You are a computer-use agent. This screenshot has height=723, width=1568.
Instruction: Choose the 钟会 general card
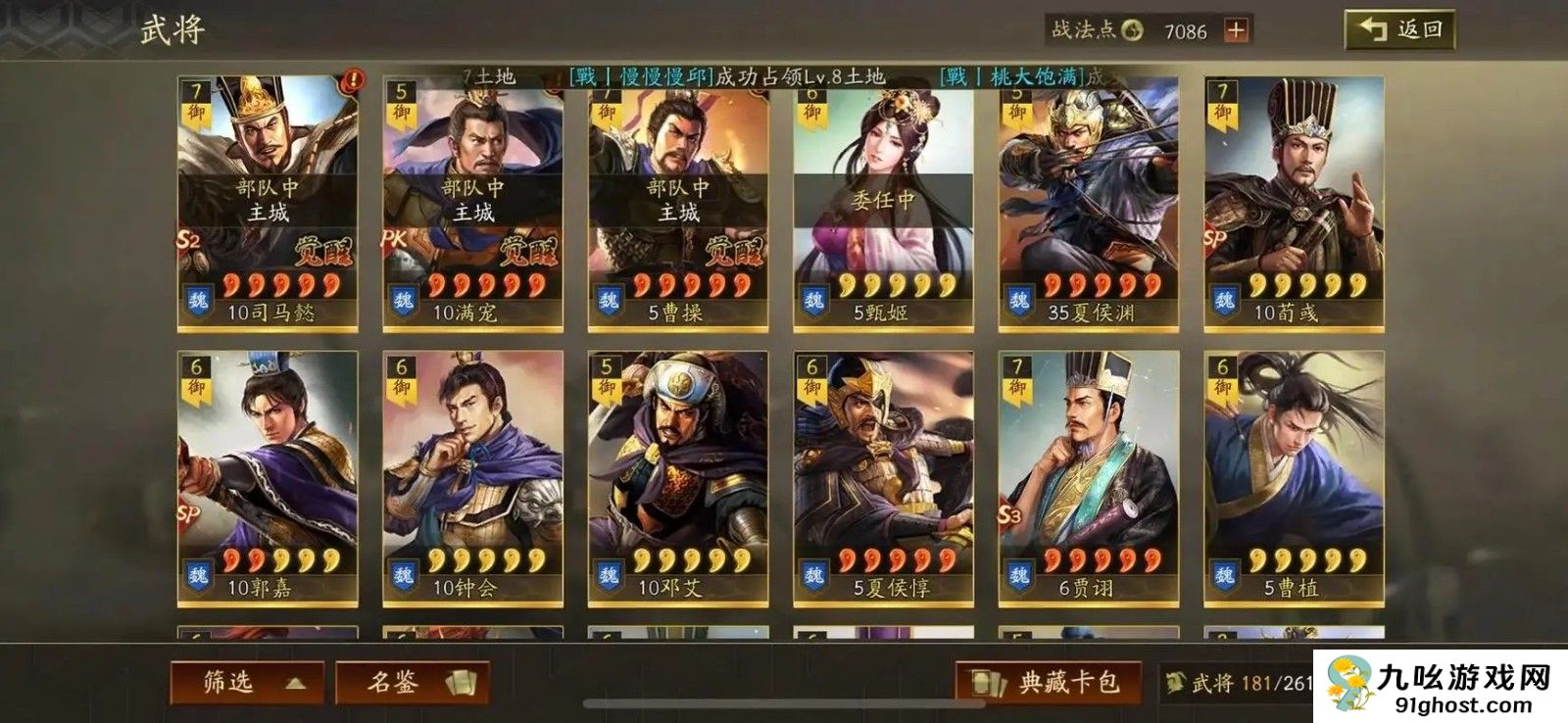[x=472, y=478]
